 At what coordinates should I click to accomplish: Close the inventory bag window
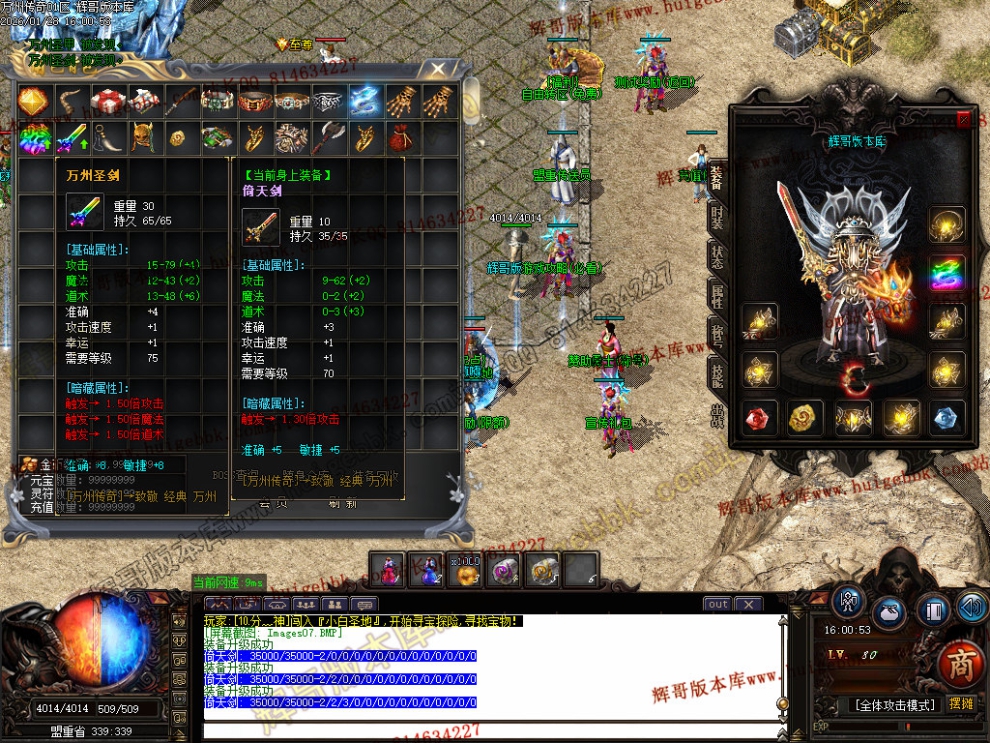pyautogui.click(x=437, y=69)
